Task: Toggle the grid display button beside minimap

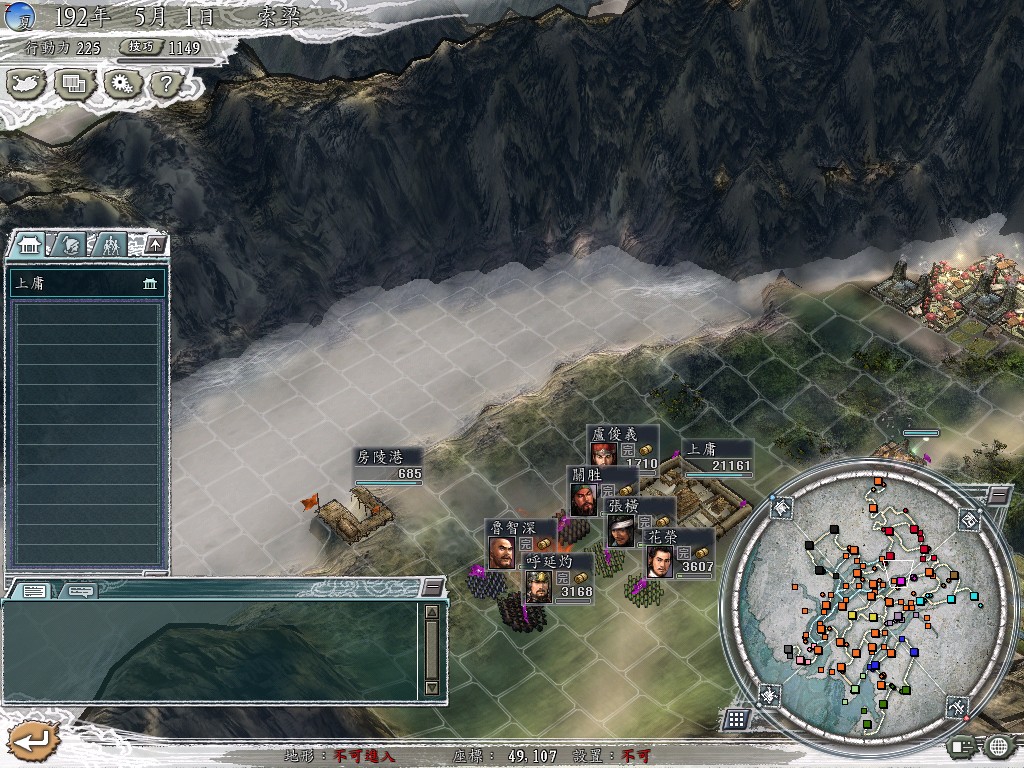Action: point(736,718)
